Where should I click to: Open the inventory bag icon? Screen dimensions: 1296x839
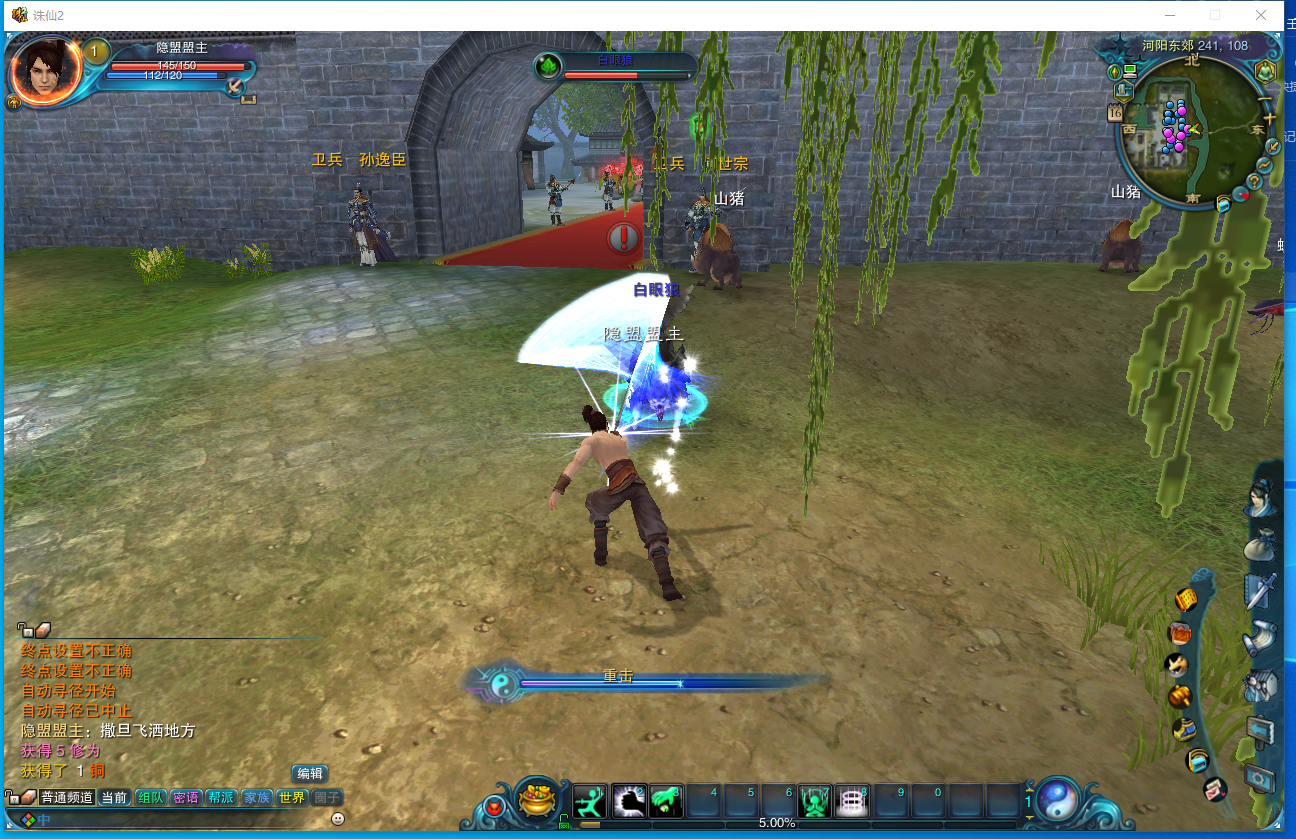click(1261, 546)
